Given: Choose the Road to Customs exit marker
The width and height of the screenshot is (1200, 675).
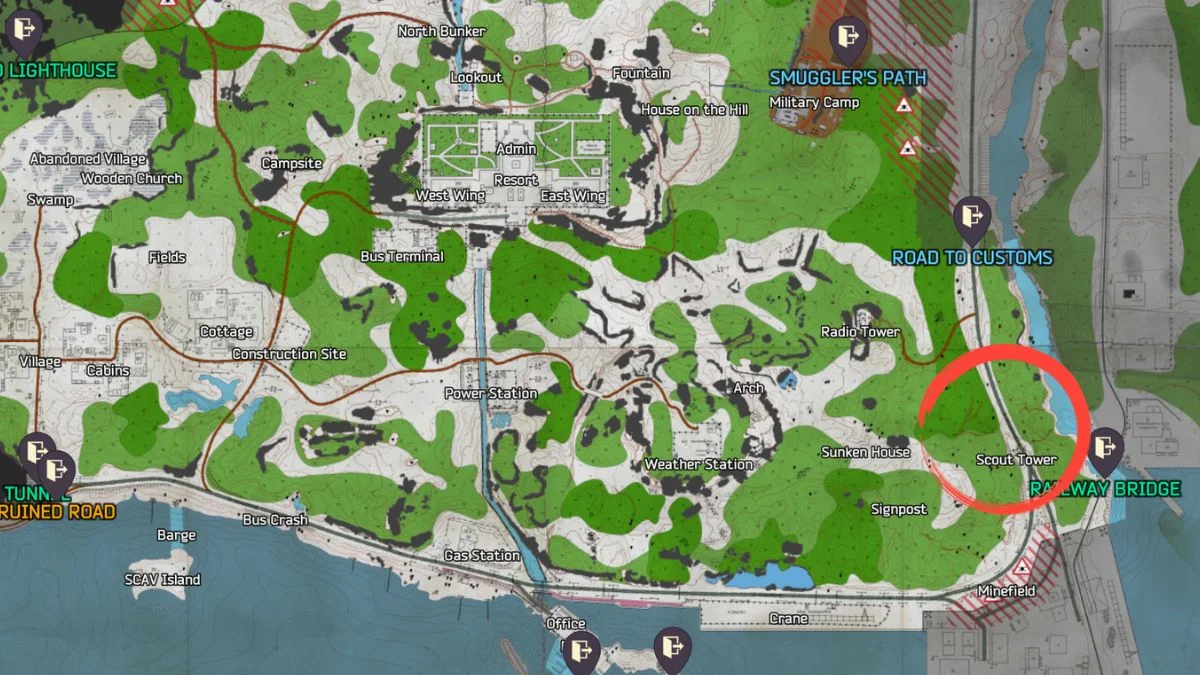Looking at the screenshot, I should (x=971, y=215).
